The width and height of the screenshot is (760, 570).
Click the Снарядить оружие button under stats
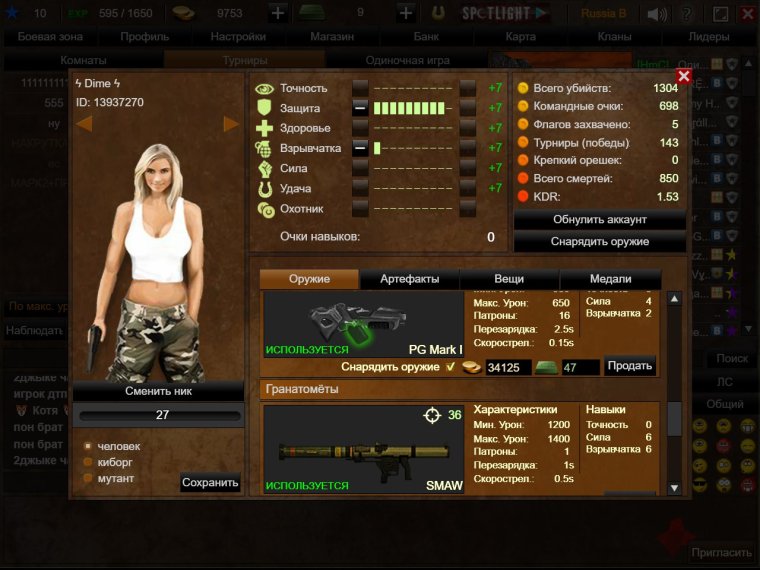[600, 241]
